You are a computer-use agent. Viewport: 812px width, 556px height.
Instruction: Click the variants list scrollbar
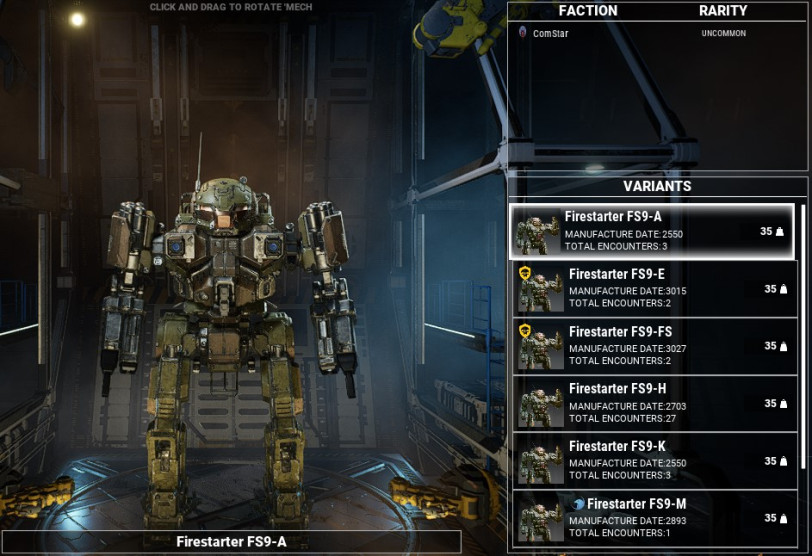click(802, 340)
